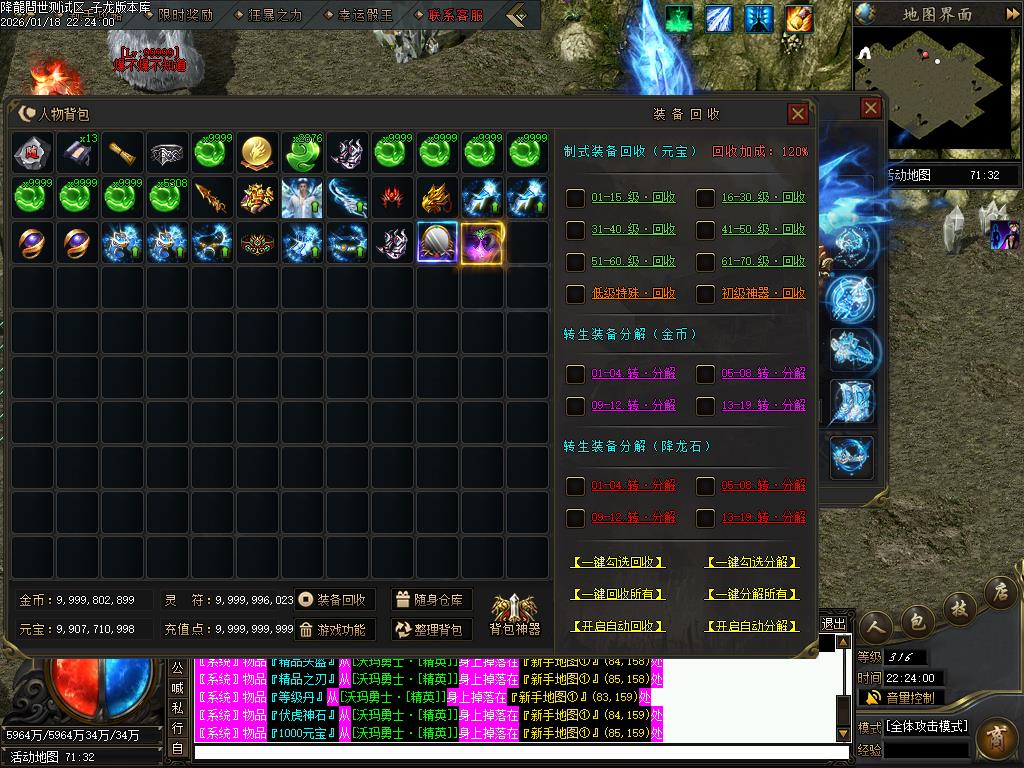Open the 背包神器 bag artifact icon
1024x768 pixels.
(x=514, y=614)
